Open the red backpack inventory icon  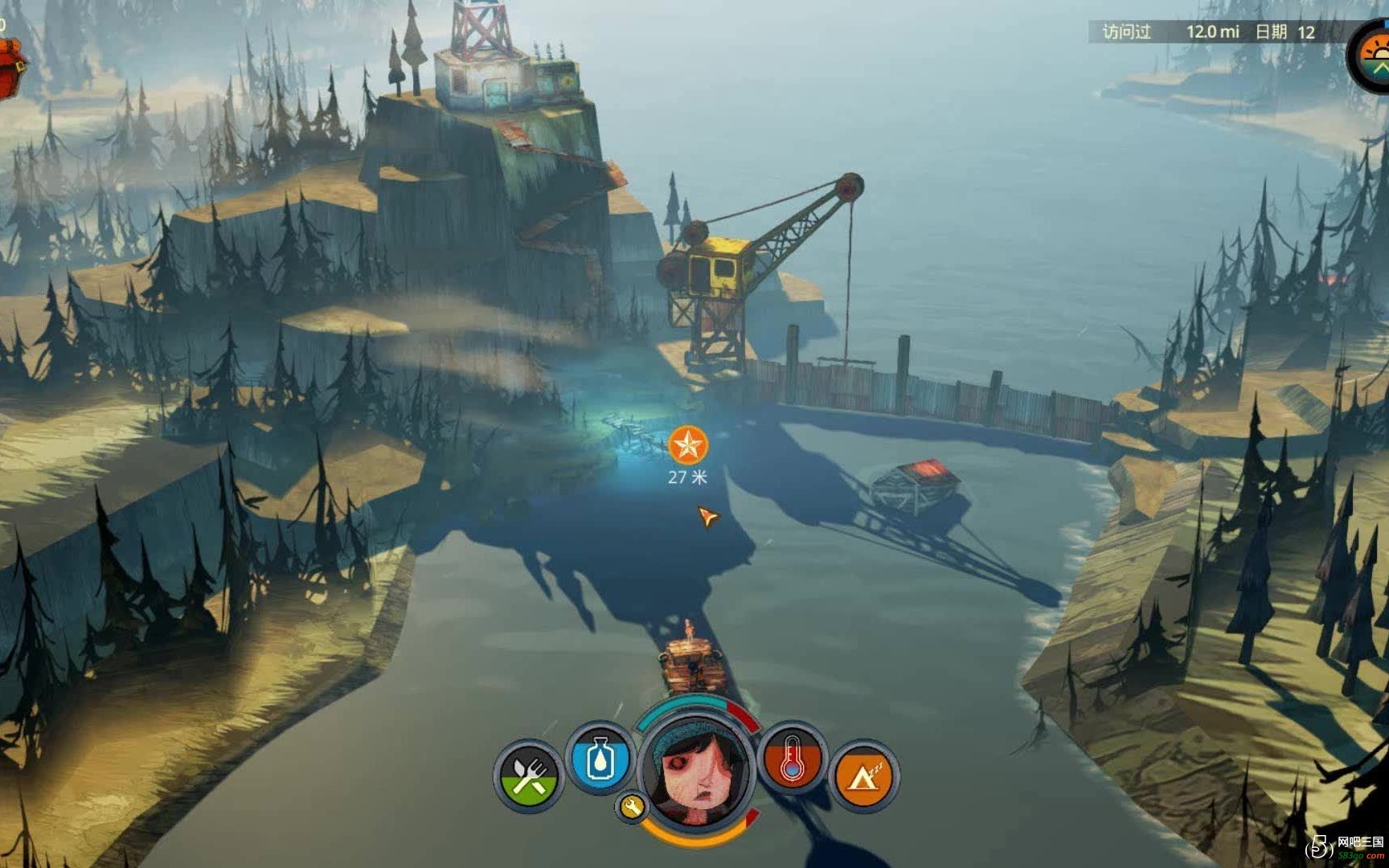(10, 68)
